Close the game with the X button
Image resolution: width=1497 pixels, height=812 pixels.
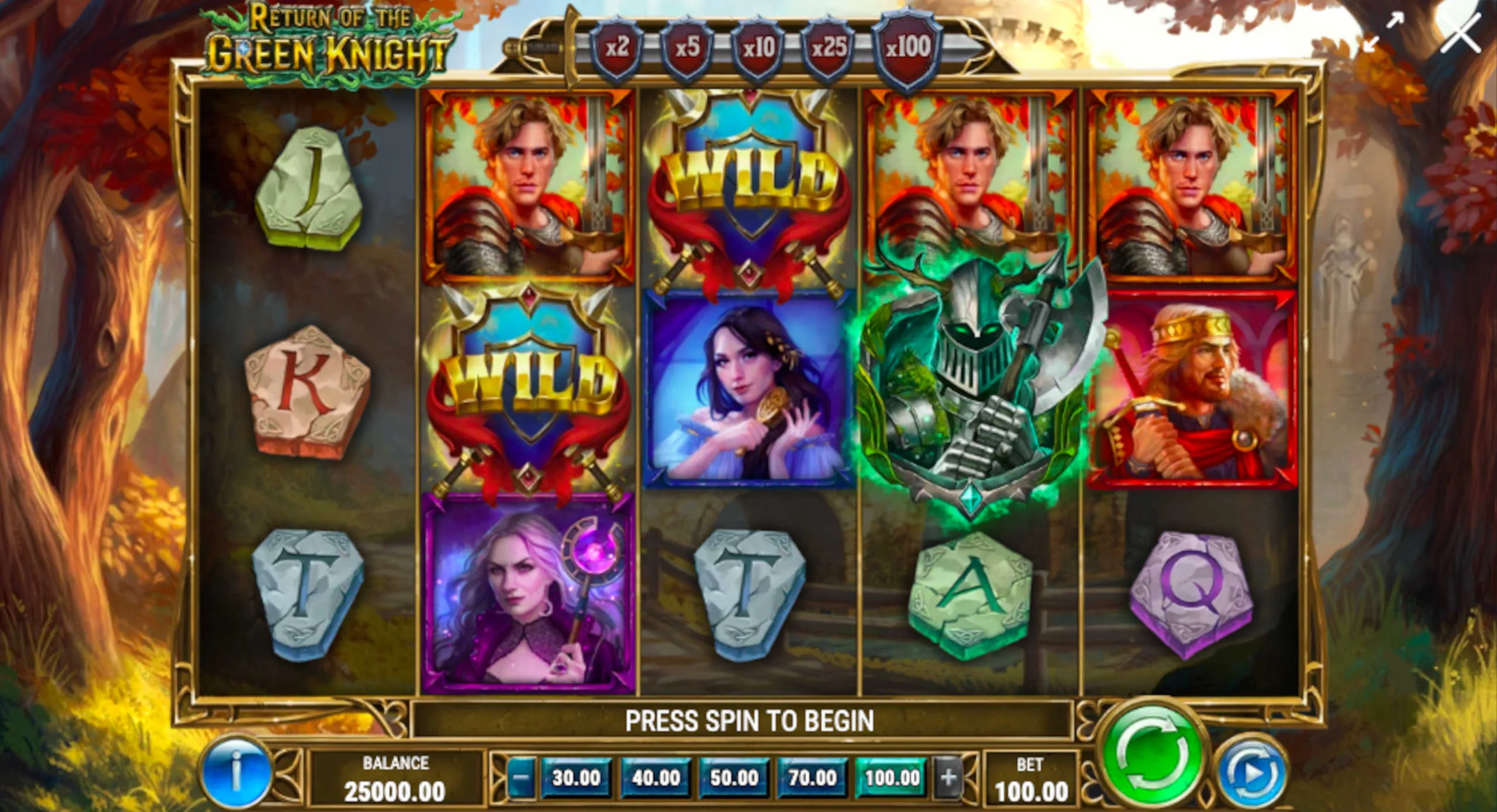tap(1461, 35)
